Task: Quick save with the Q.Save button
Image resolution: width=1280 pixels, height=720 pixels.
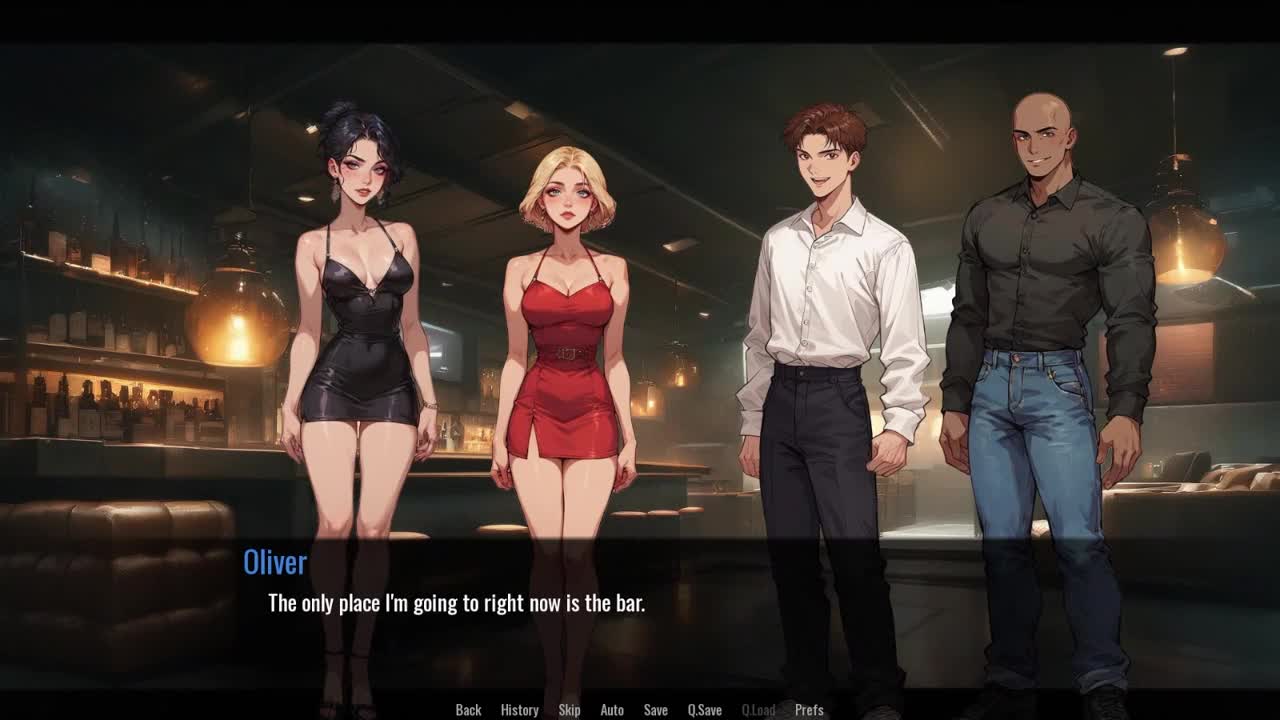Action: click(704, 710)
